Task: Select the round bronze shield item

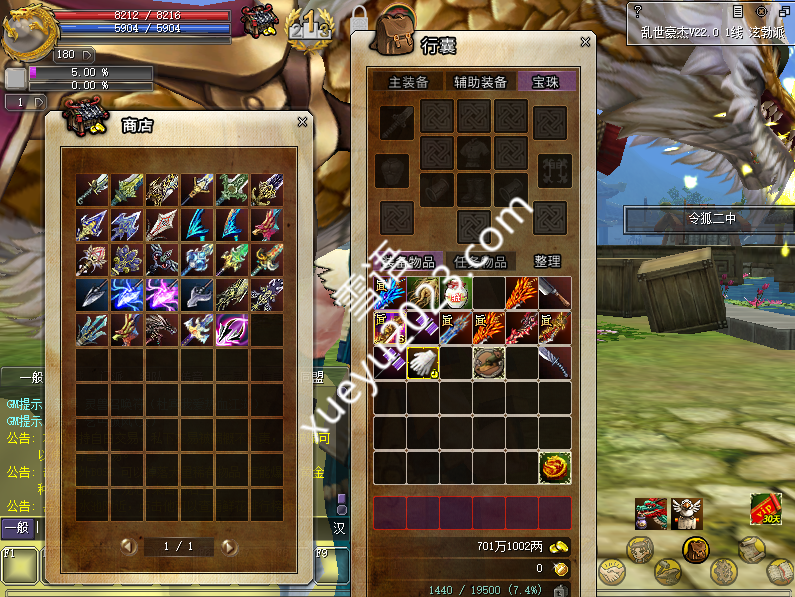Action: pyautogui.click(x=489, y=363)
